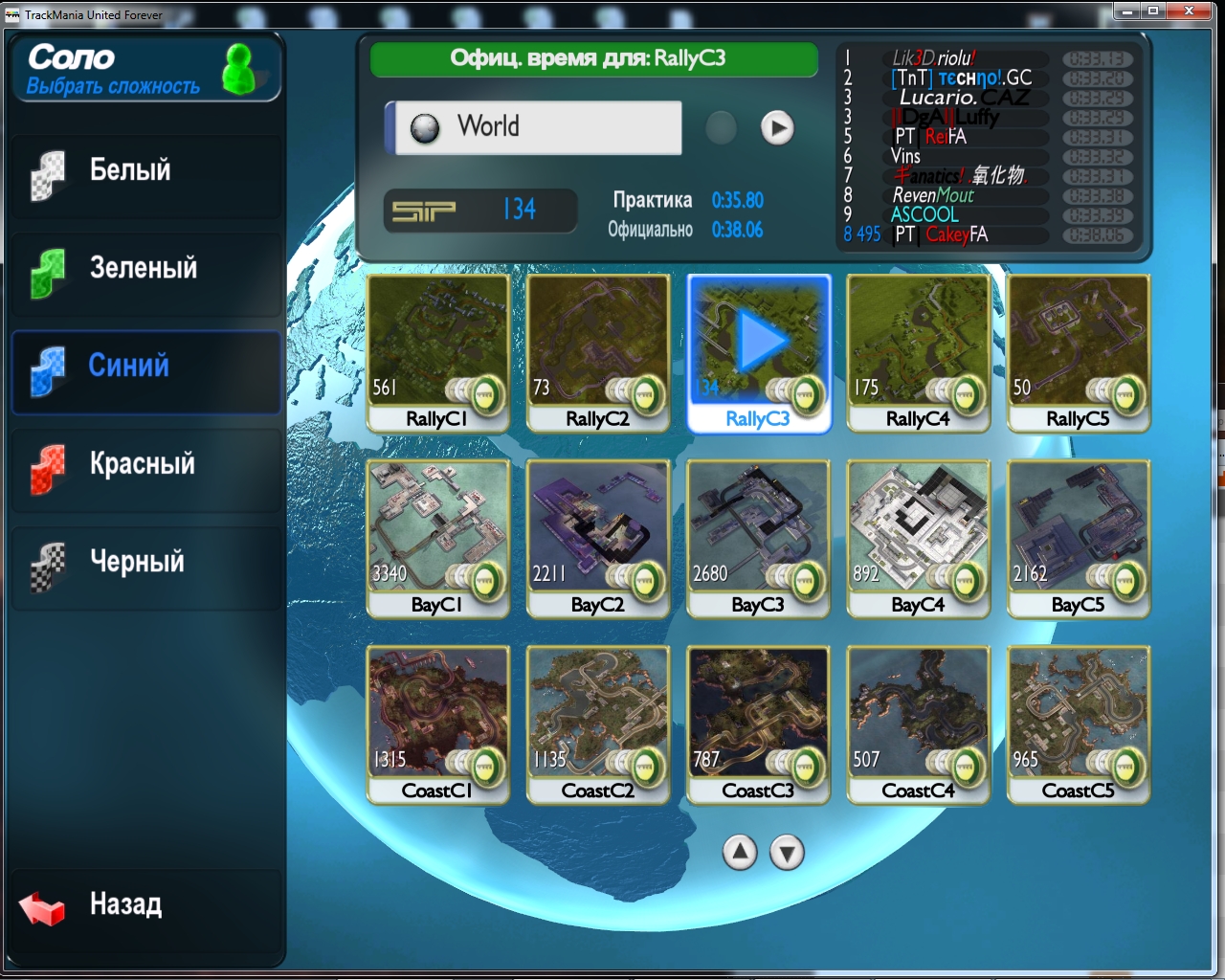
Task: Switch to the Красный difficulty
Action: coord(146,465)
